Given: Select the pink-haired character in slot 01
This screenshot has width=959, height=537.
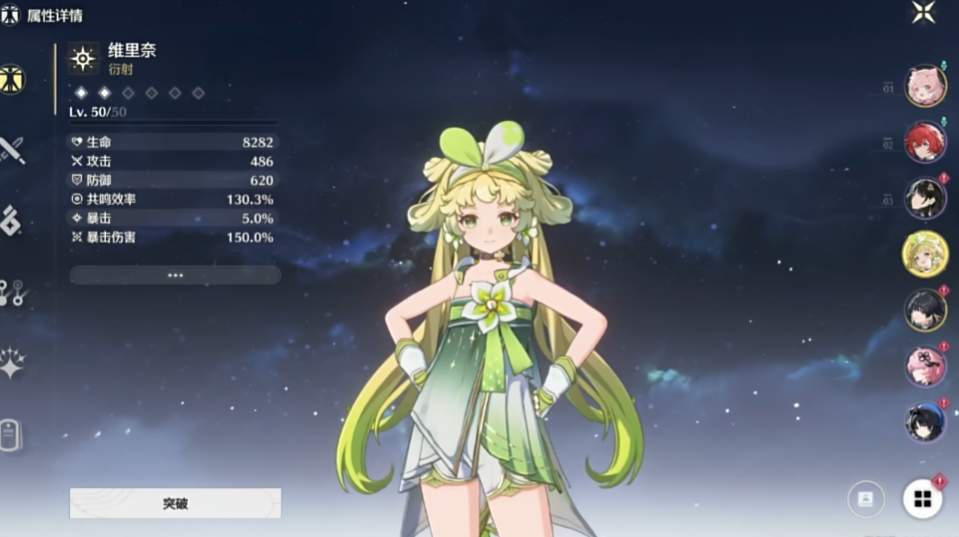Looking at the screenshot, I should (925, 86).
